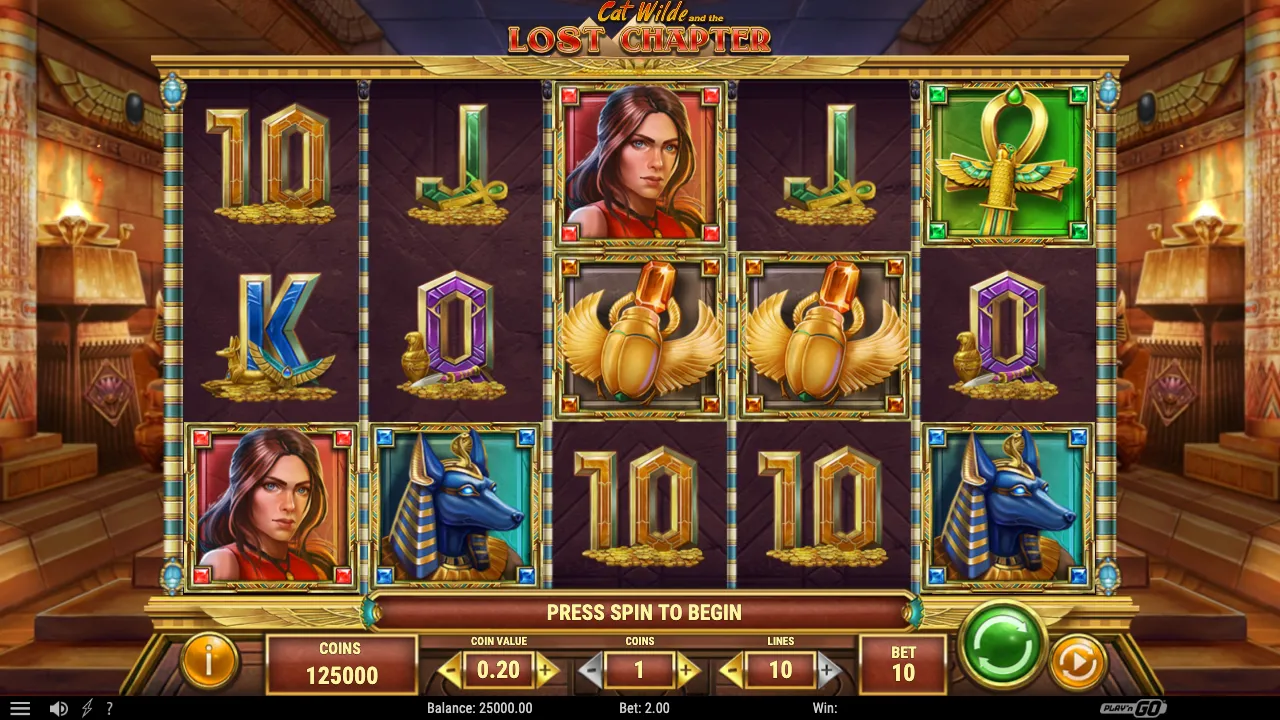
Task: Increase the coin value
Action: tap(546, 670)
